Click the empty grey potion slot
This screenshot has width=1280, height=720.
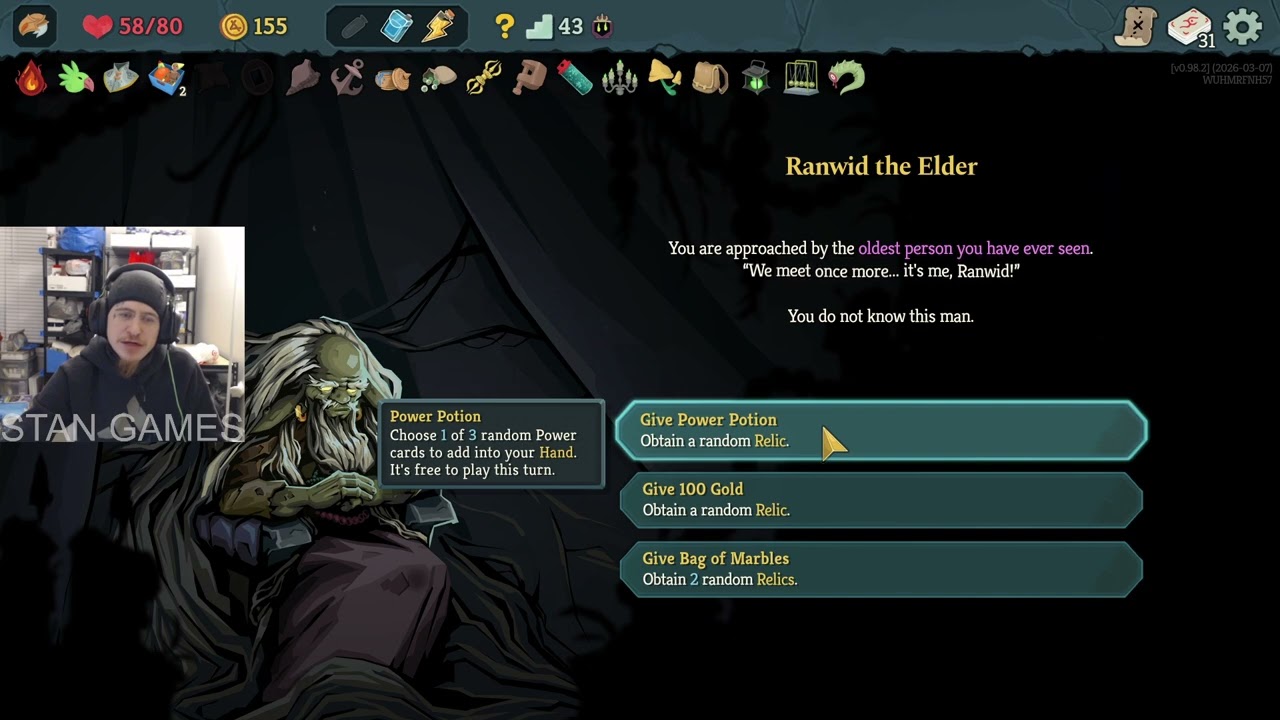coord(354,27)
